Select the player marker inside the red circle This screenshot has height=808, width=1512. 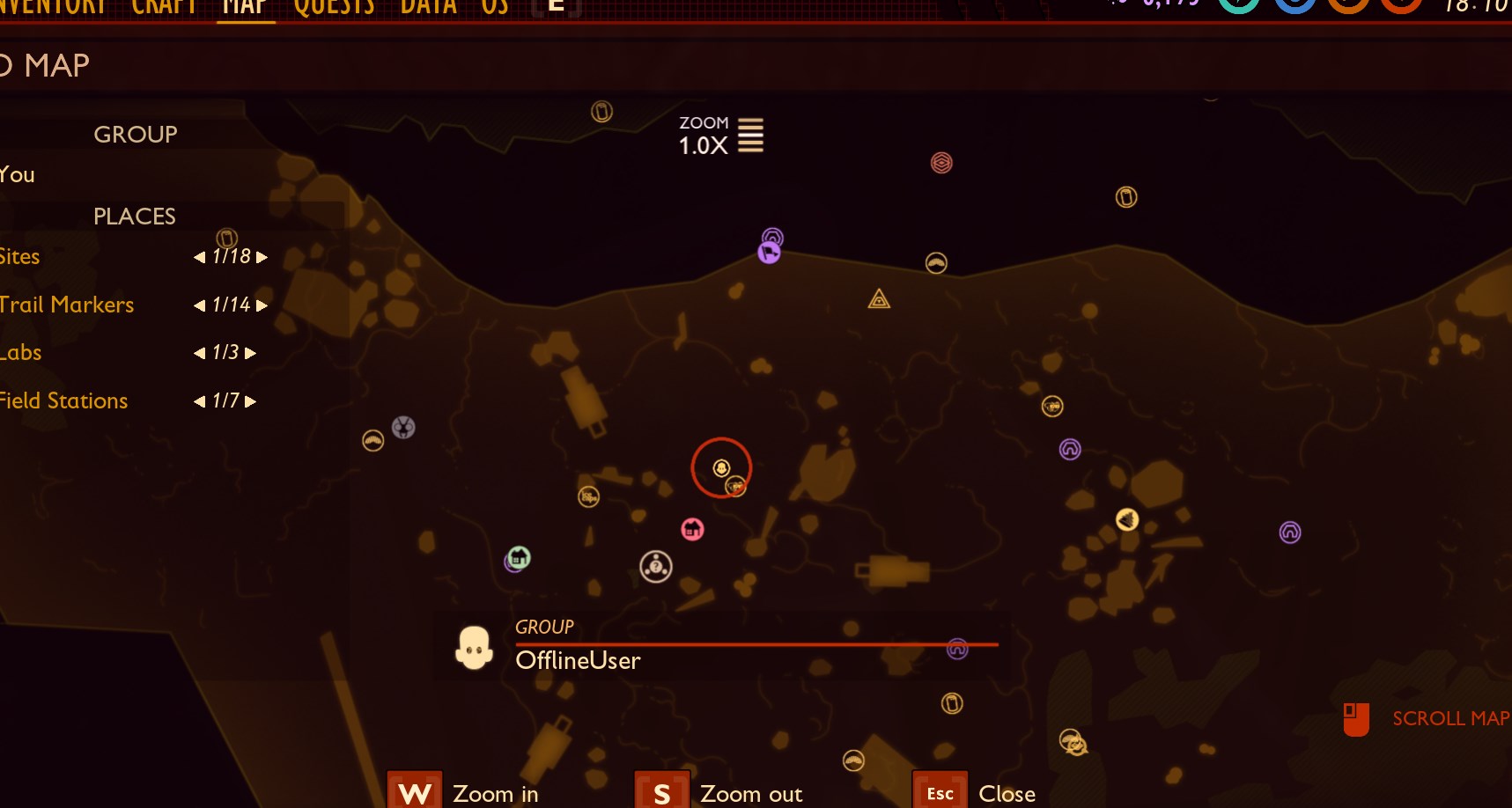point(721,466)
